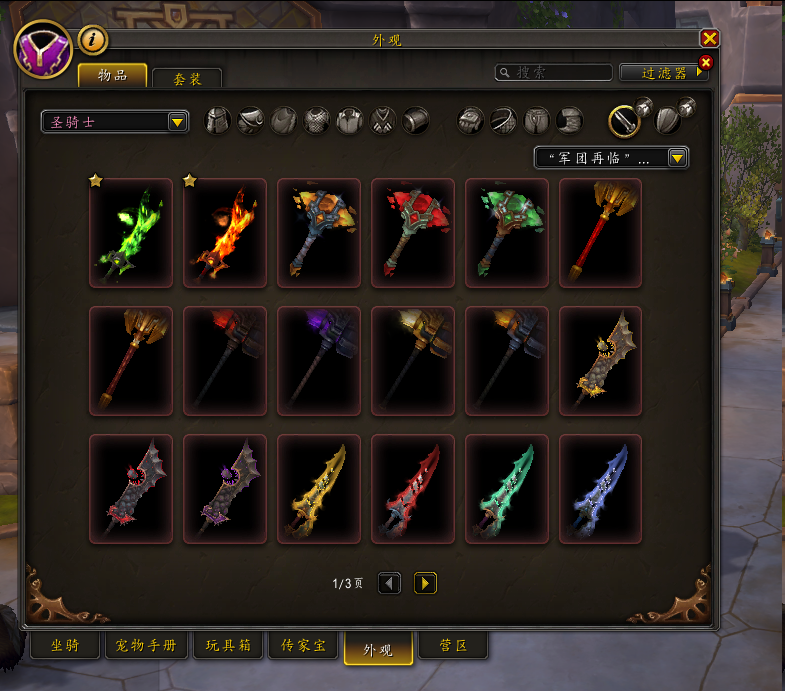The image size is (785, 691).
Task: Pick the golden serrated sword appearance
Action: click(x=319, y=489)
